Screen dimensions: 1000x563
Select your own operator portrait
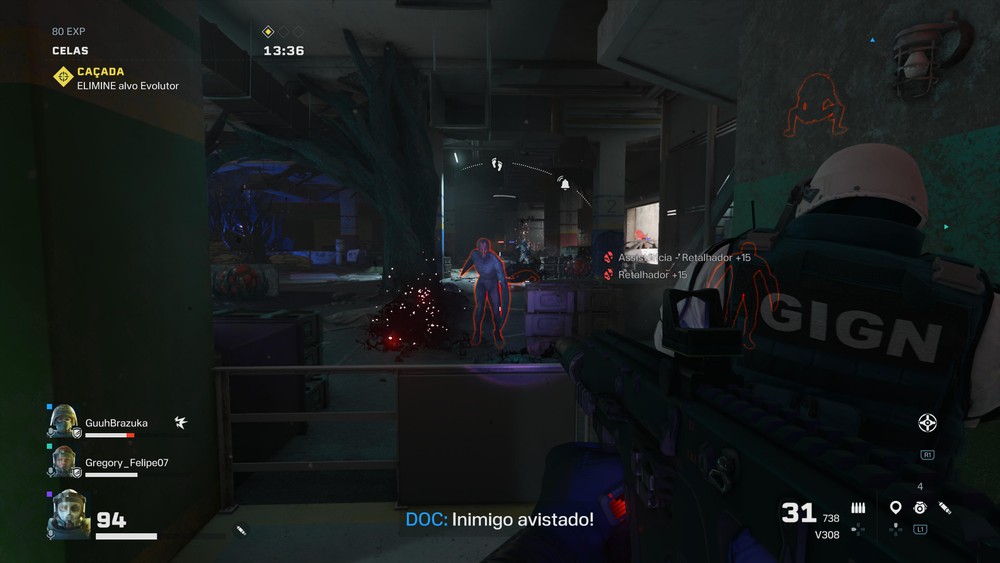click(69, 513)
